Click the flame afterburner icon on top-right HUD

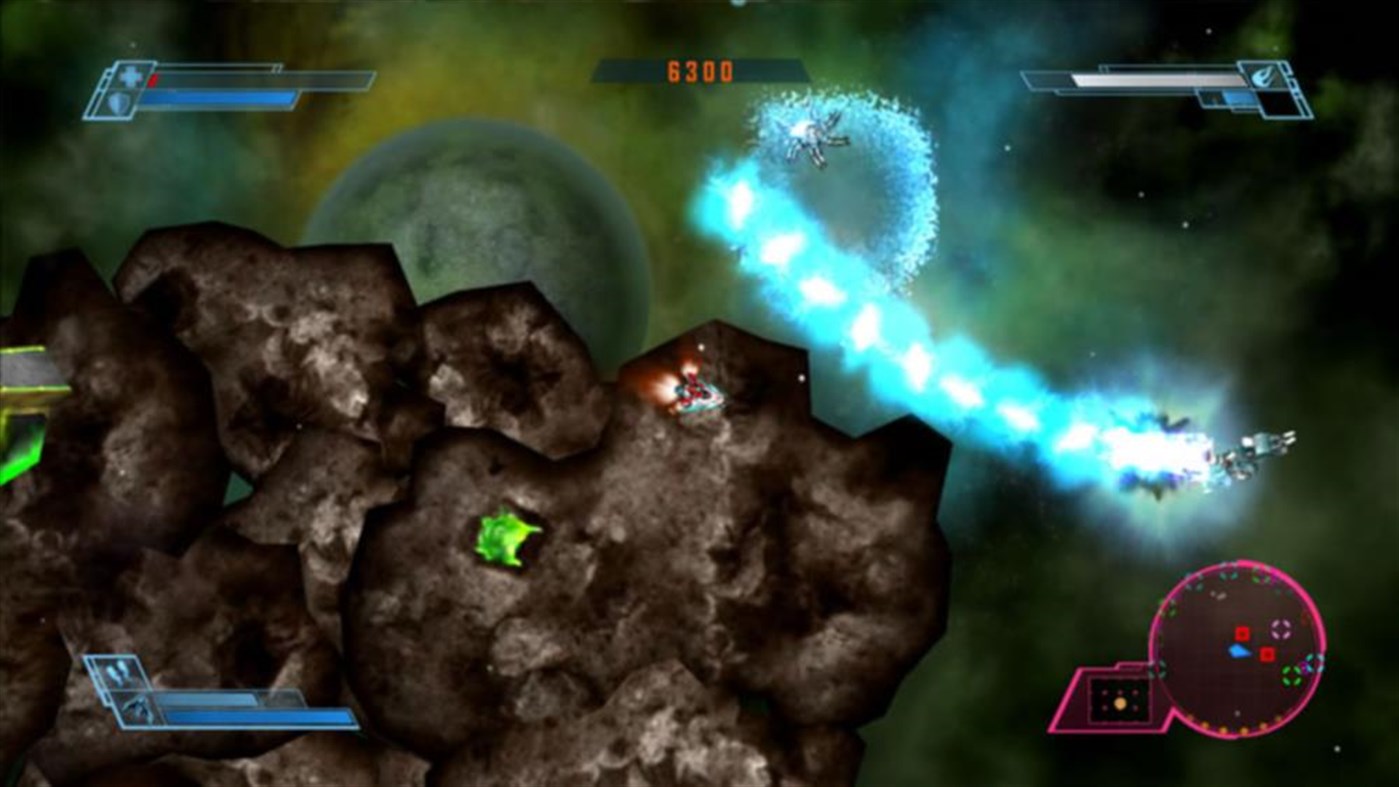pyautogui.click(x=1261, y=74)
